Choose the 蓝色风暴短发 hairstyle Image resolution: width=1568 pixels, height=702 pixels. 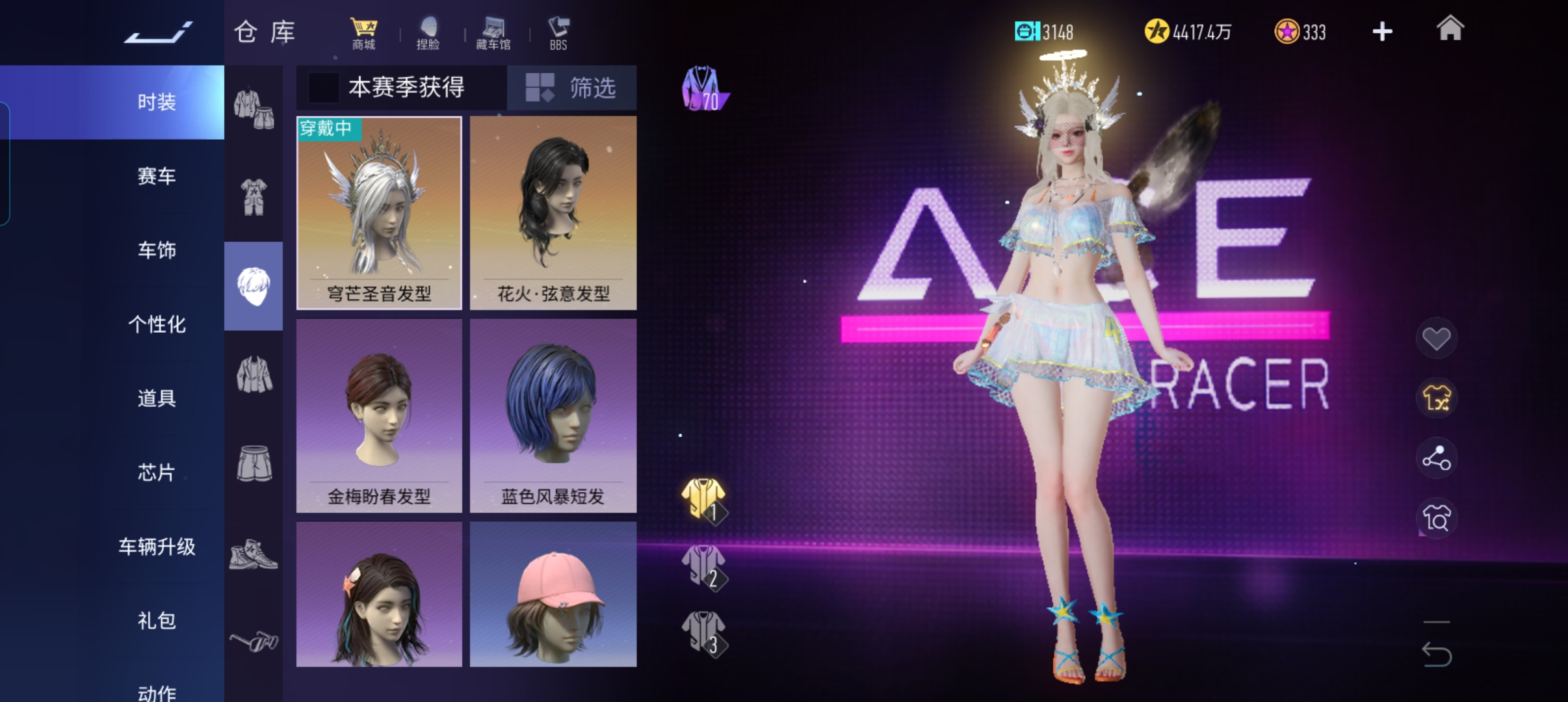[553, 415]
